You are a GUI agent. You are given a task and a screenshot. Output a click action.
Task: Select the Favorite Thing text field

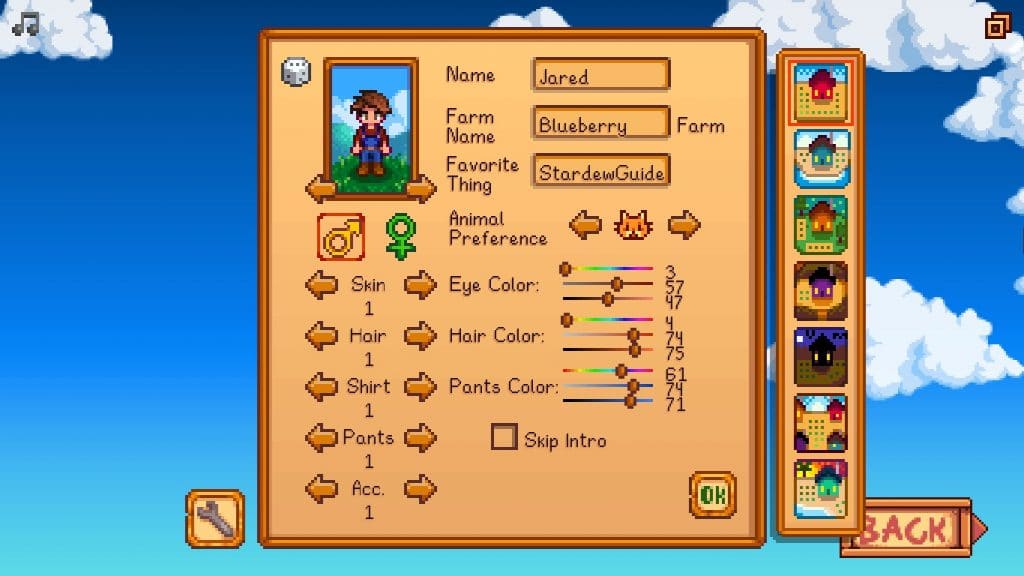[x=601, y=172]
